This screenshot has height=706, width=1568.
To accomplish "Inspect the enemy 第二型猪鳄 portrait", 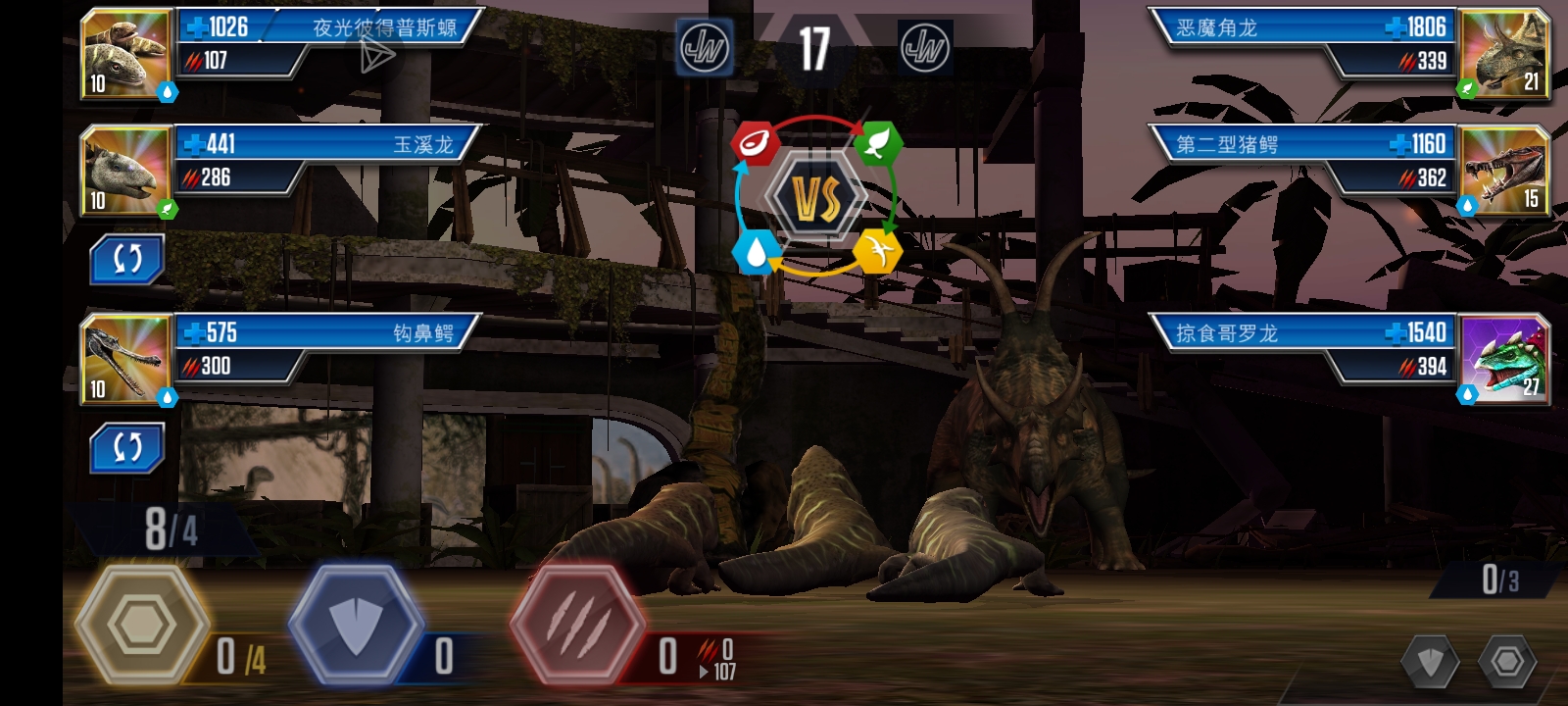I will (x=1504, y=171).
